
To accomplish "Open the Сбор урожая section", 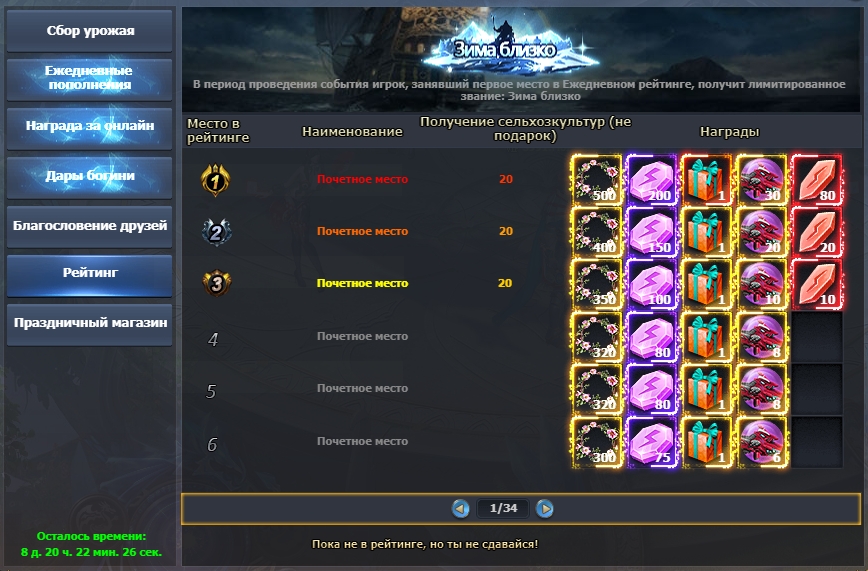I will (x=90, y=30).
